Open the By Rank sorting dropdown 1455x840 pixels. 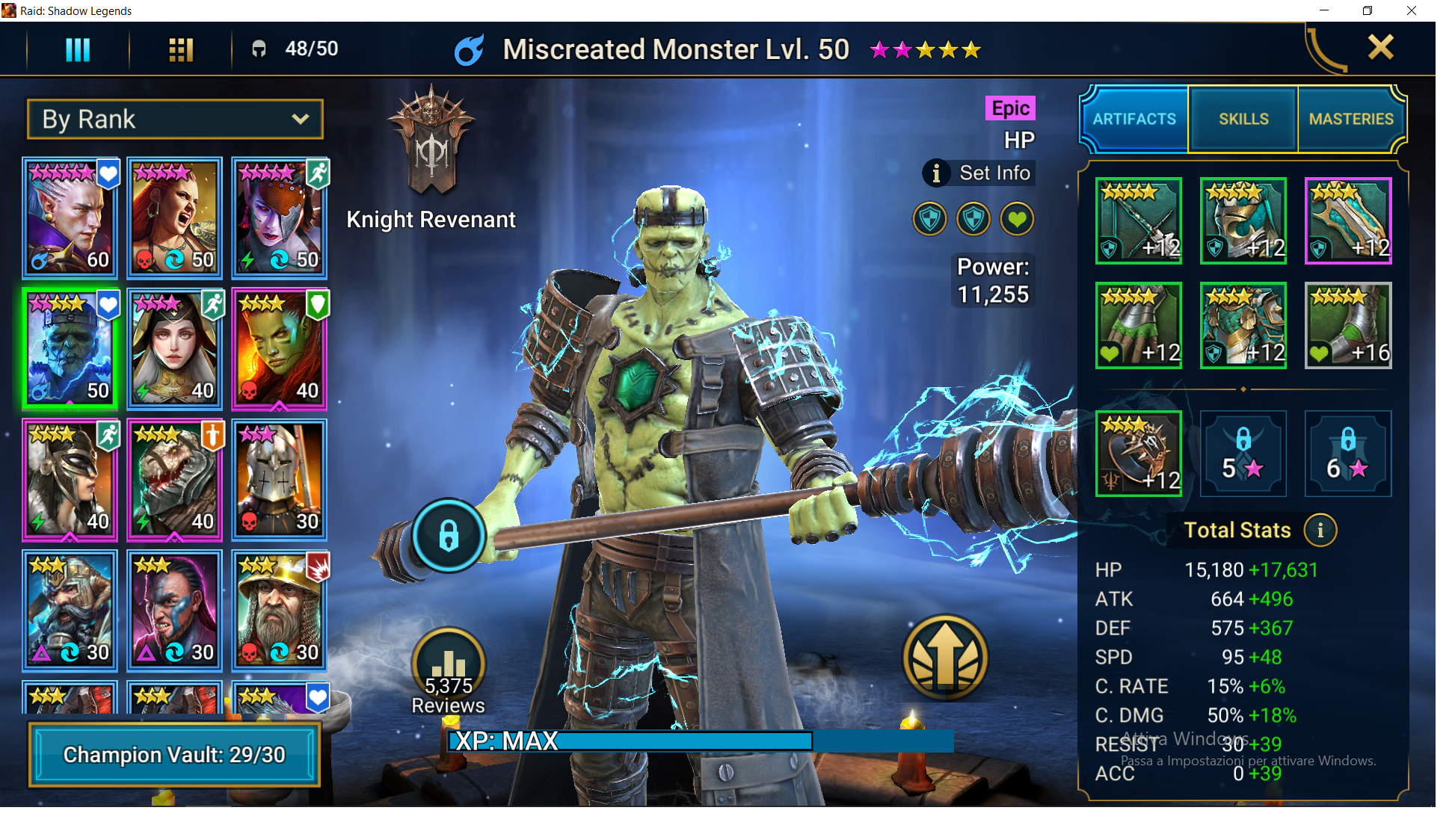tap(176, 120)
